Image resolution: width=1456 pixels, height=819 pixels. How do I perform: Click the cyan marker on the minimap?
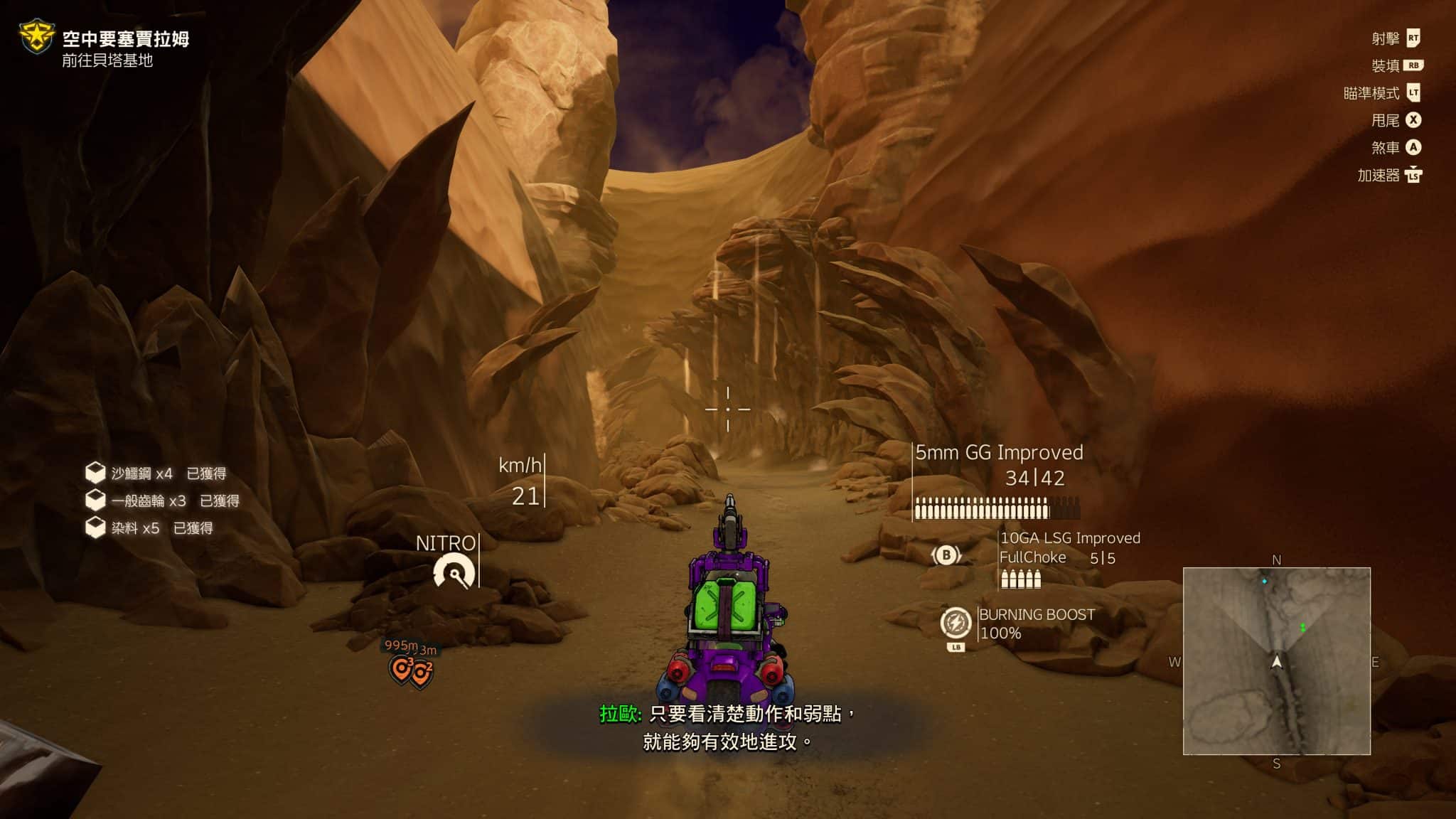(1264, 582)
